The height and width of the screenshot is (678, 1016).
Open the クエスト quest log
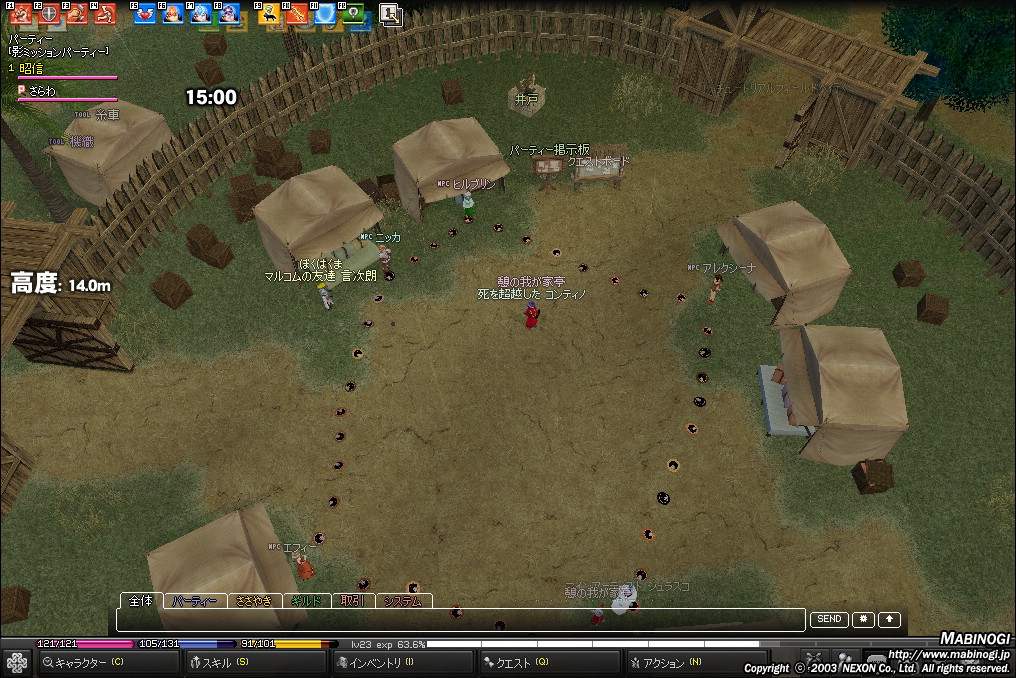(548, 662)
